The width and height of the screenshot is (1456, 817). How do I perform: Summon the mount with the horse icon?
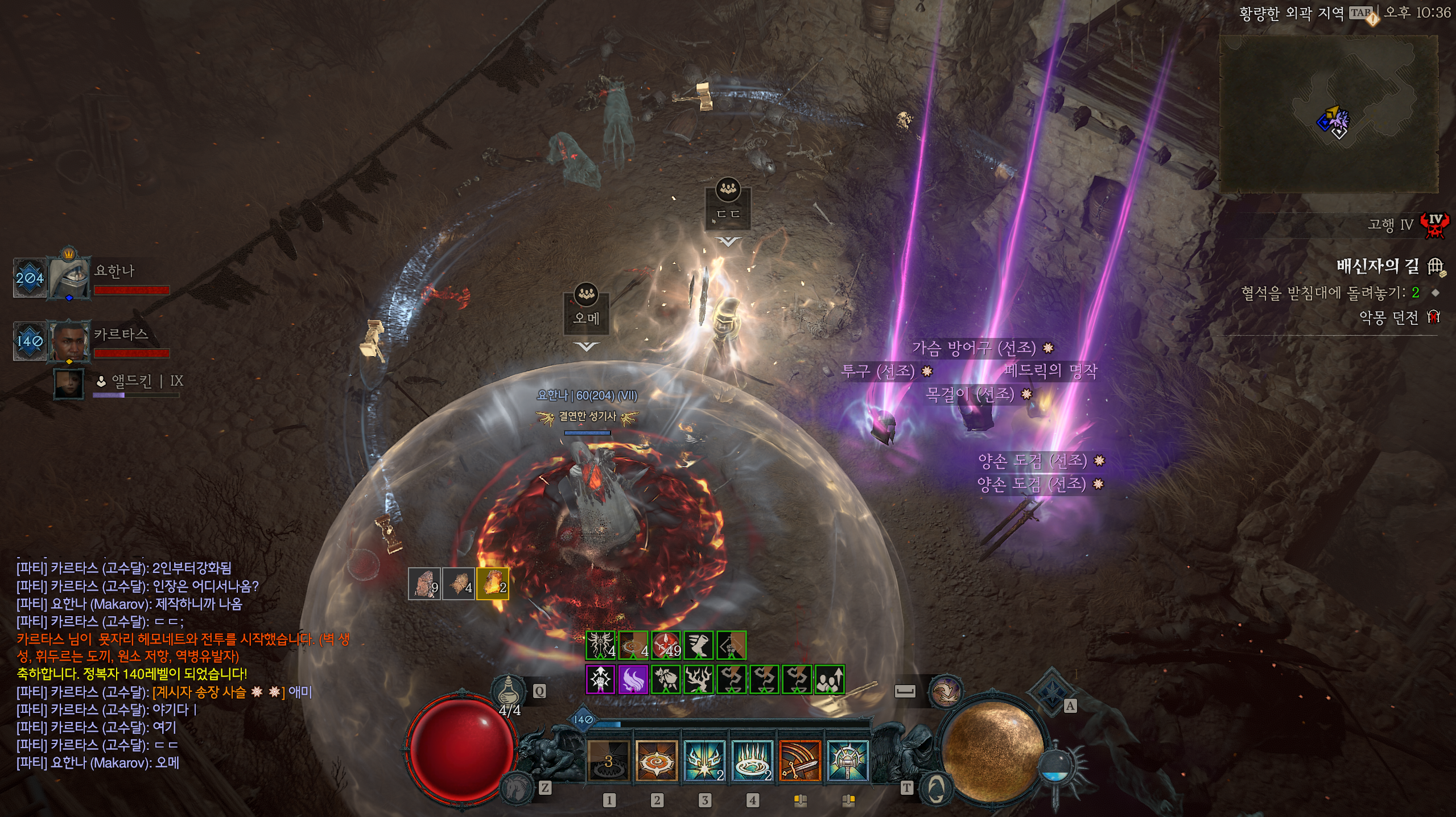tap(517, 787)
